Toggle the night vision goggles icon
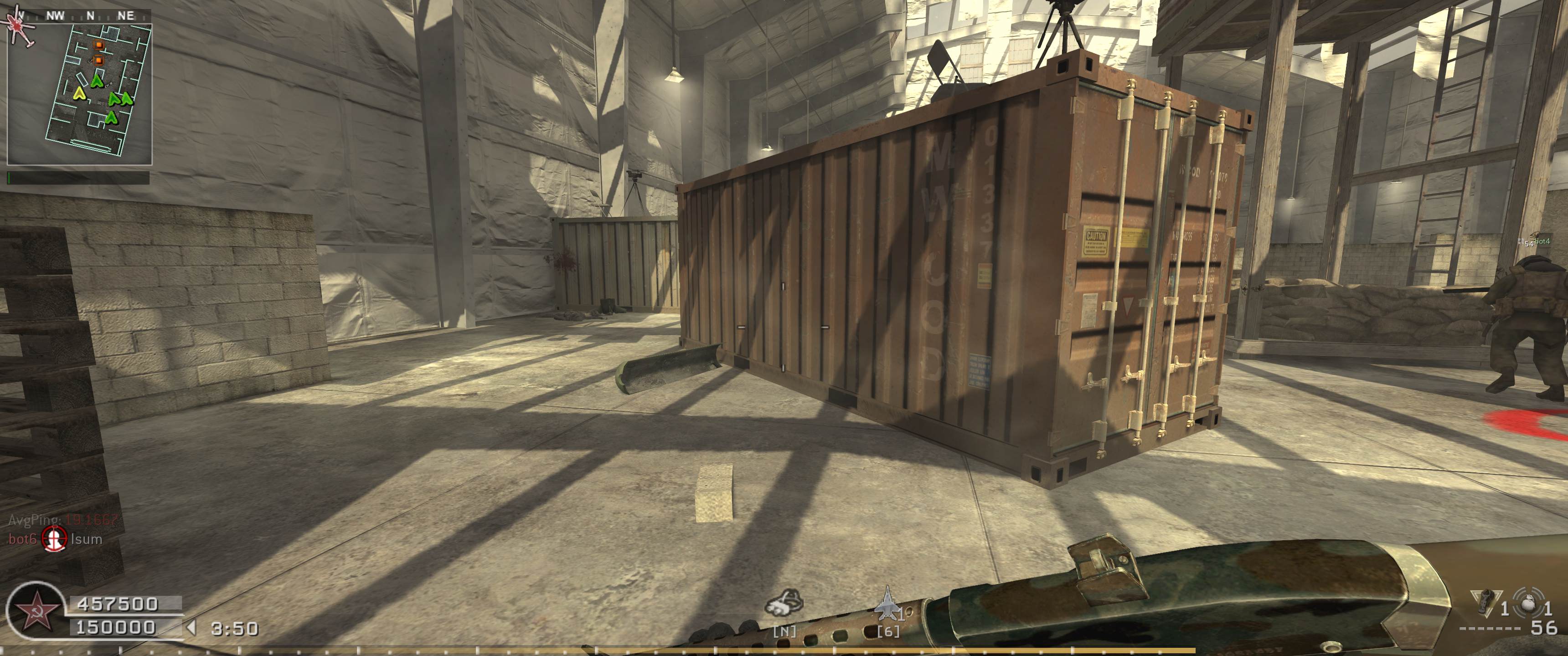 tap(784, 608)
